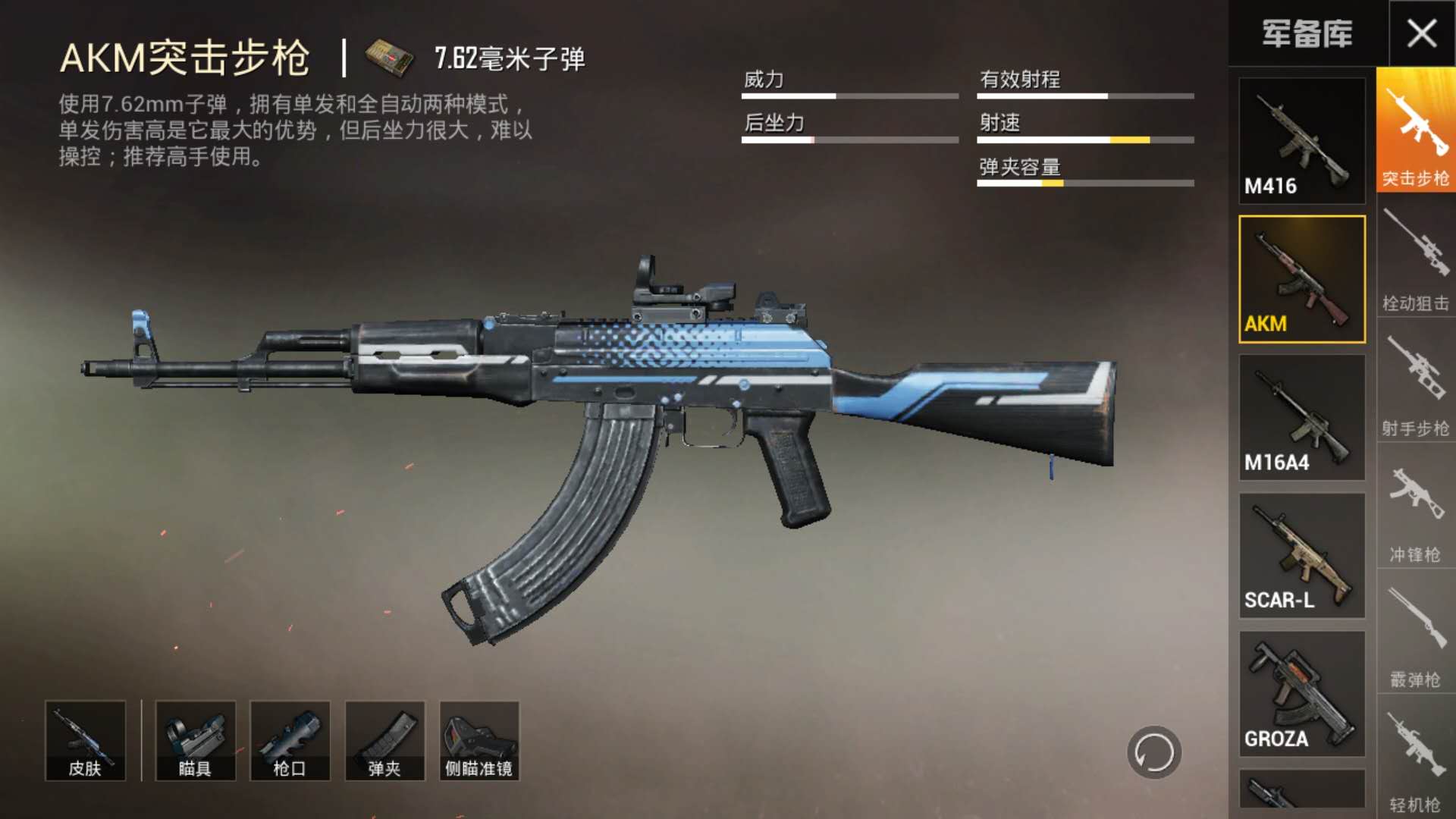Choose the 枪口 muzzle attachment slot
Image resolution: width=1456 pixels, height=819 pixels.
(290, 741)
